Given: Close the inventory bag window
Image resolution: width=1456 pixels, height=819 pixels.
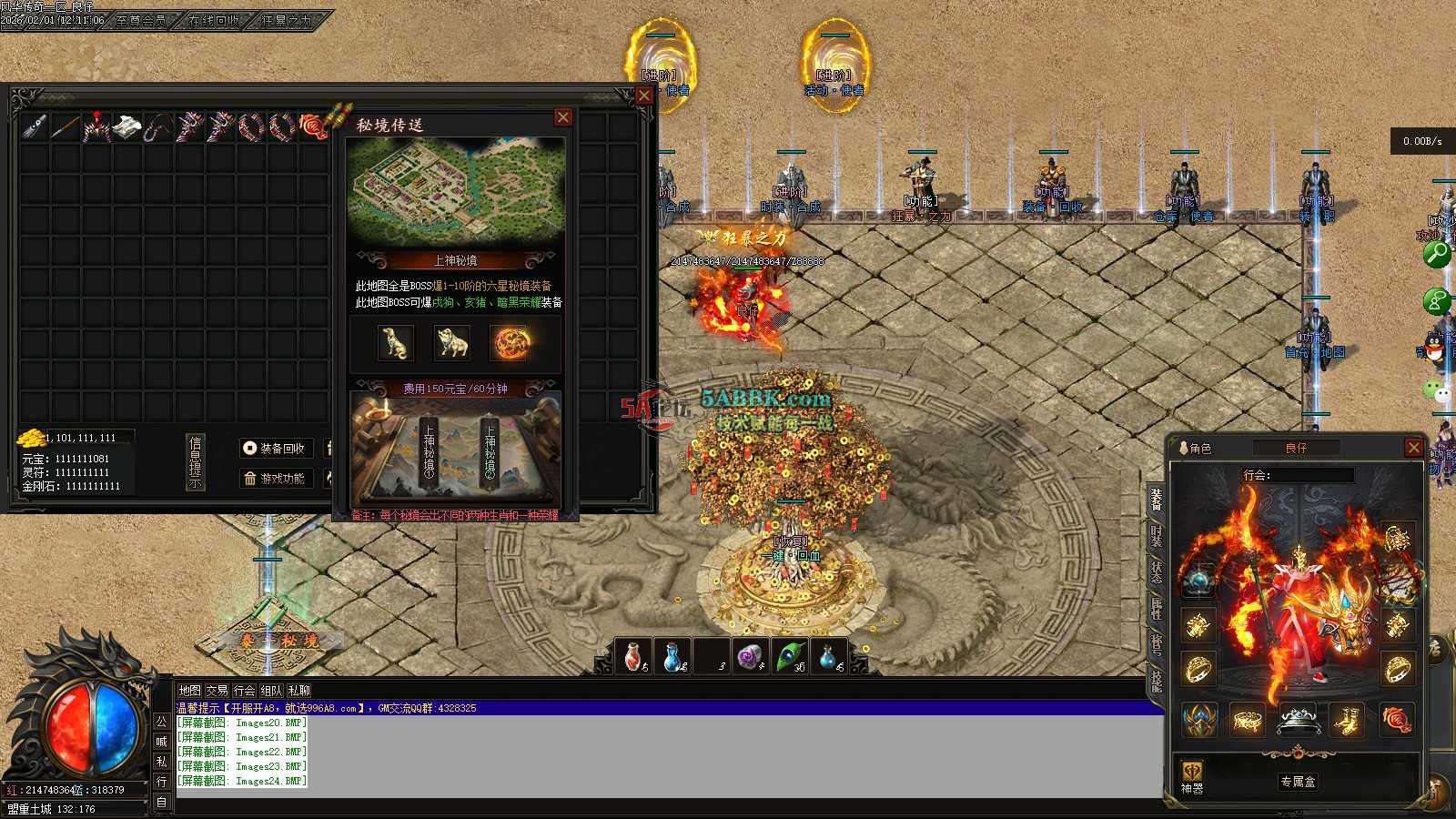Looking at the screenshot, I should (644, 96).
